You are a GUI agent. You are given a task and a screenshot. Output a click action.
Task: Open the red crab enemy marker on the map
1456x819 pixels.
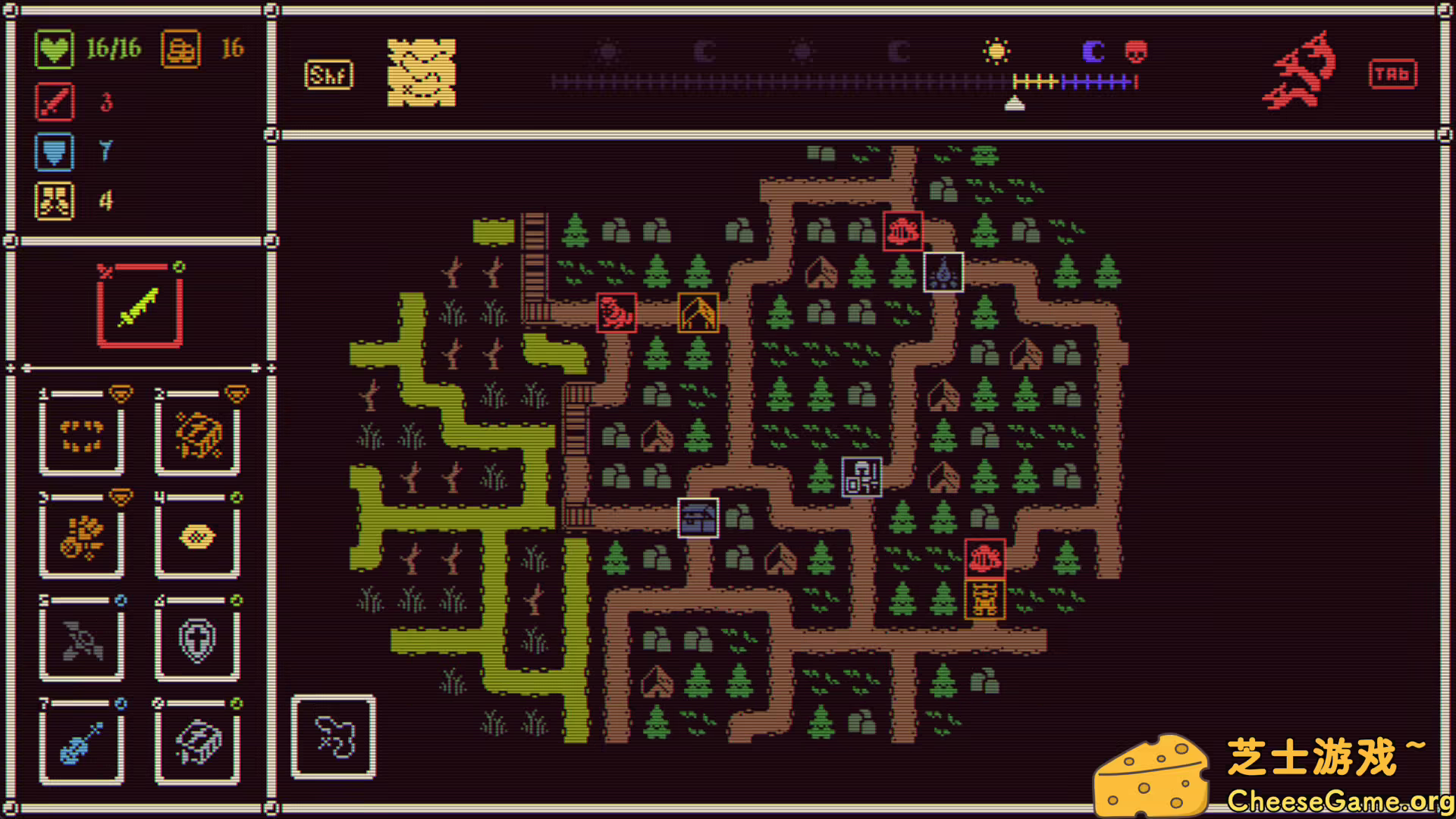point(617,312)
